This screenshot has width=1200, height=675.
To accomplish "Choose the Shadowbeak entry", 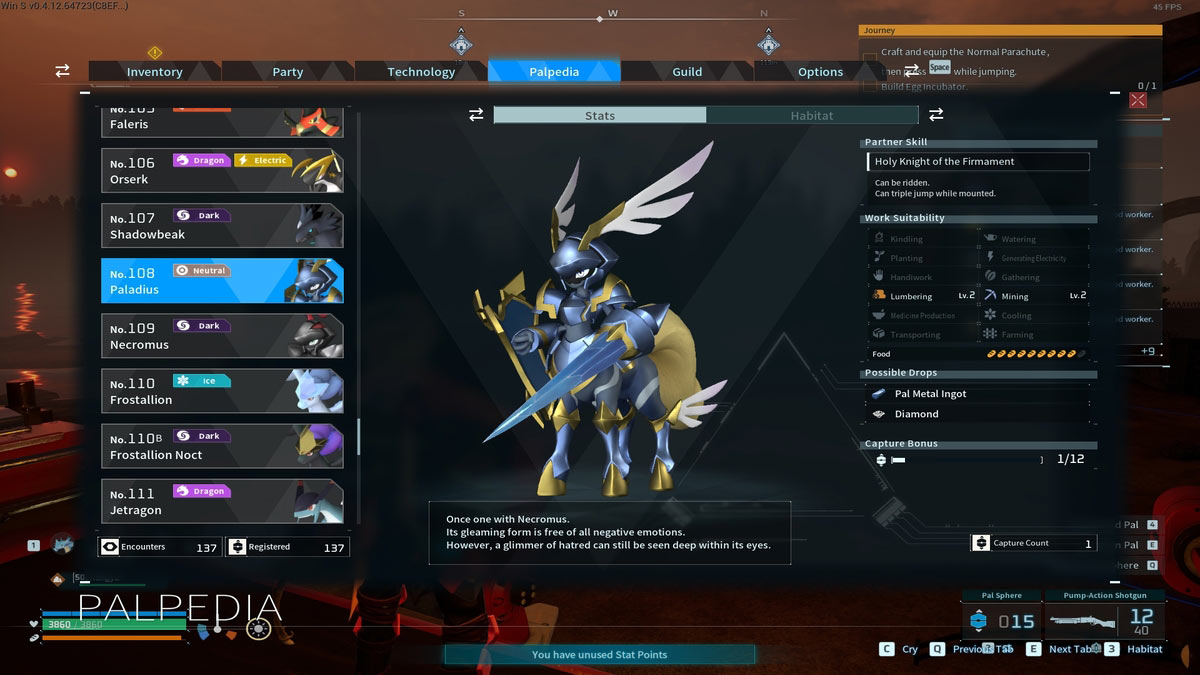I will pyautogui.click(x=222, y=226).
